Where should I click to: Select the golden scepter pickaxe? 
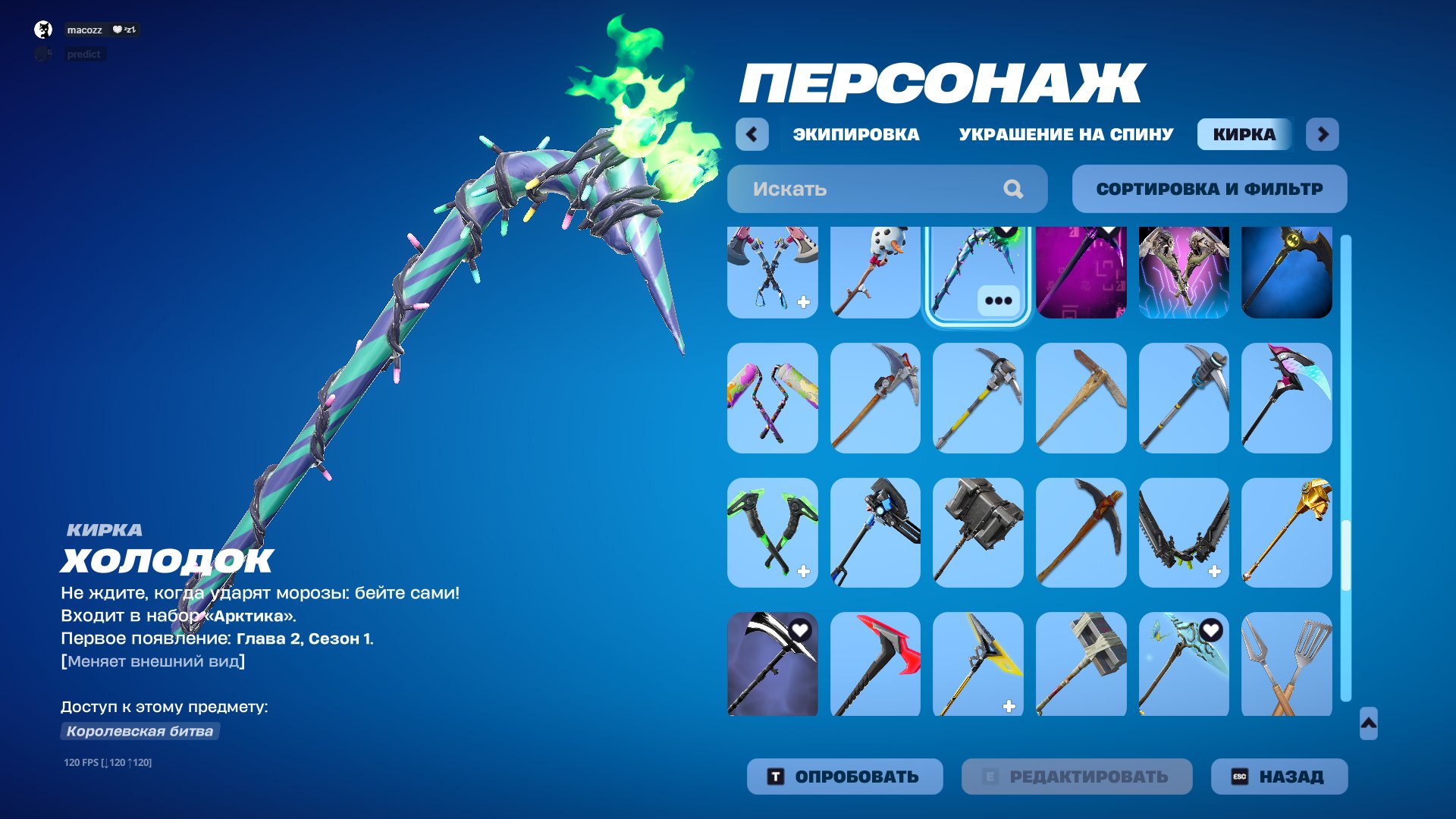(x=1288, y=531)
